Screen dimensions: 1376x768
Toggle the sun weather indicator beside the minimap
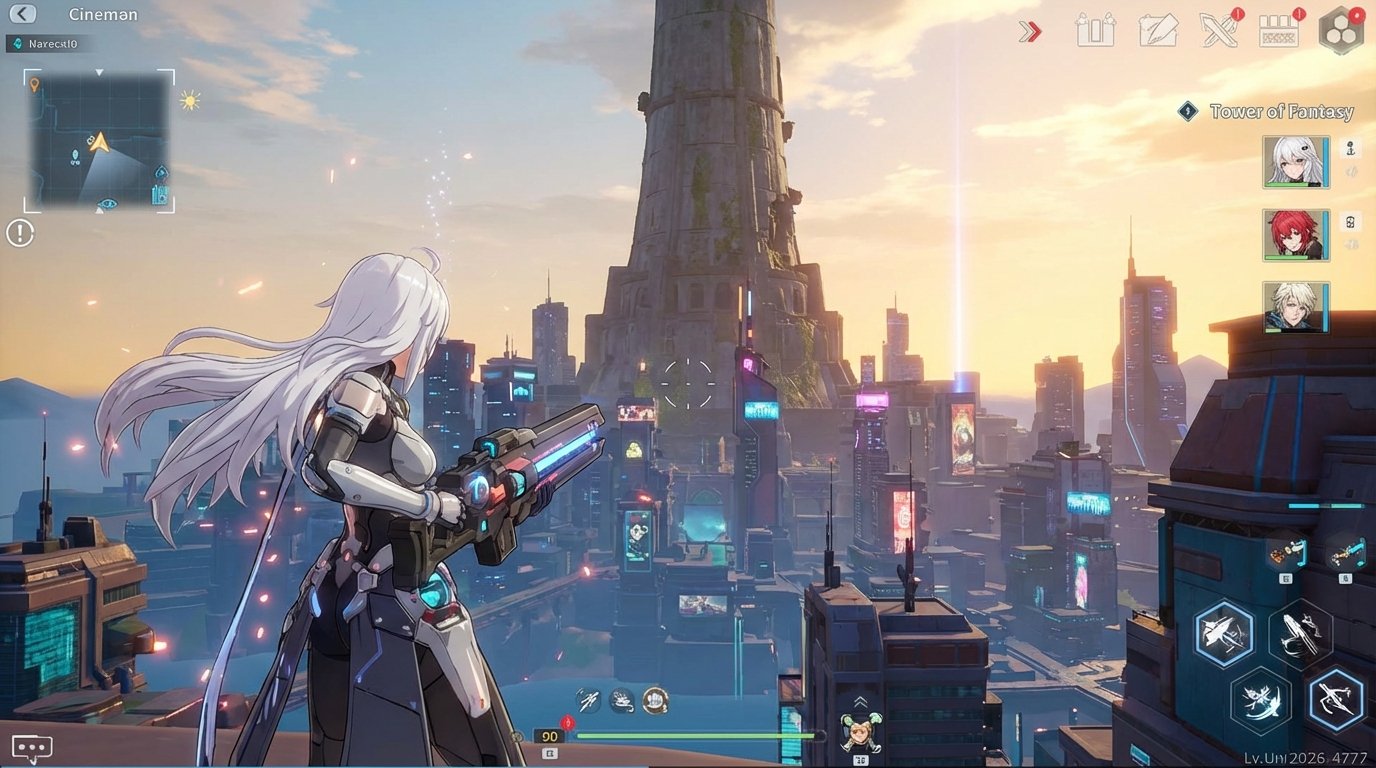click(x=188, y=99)
